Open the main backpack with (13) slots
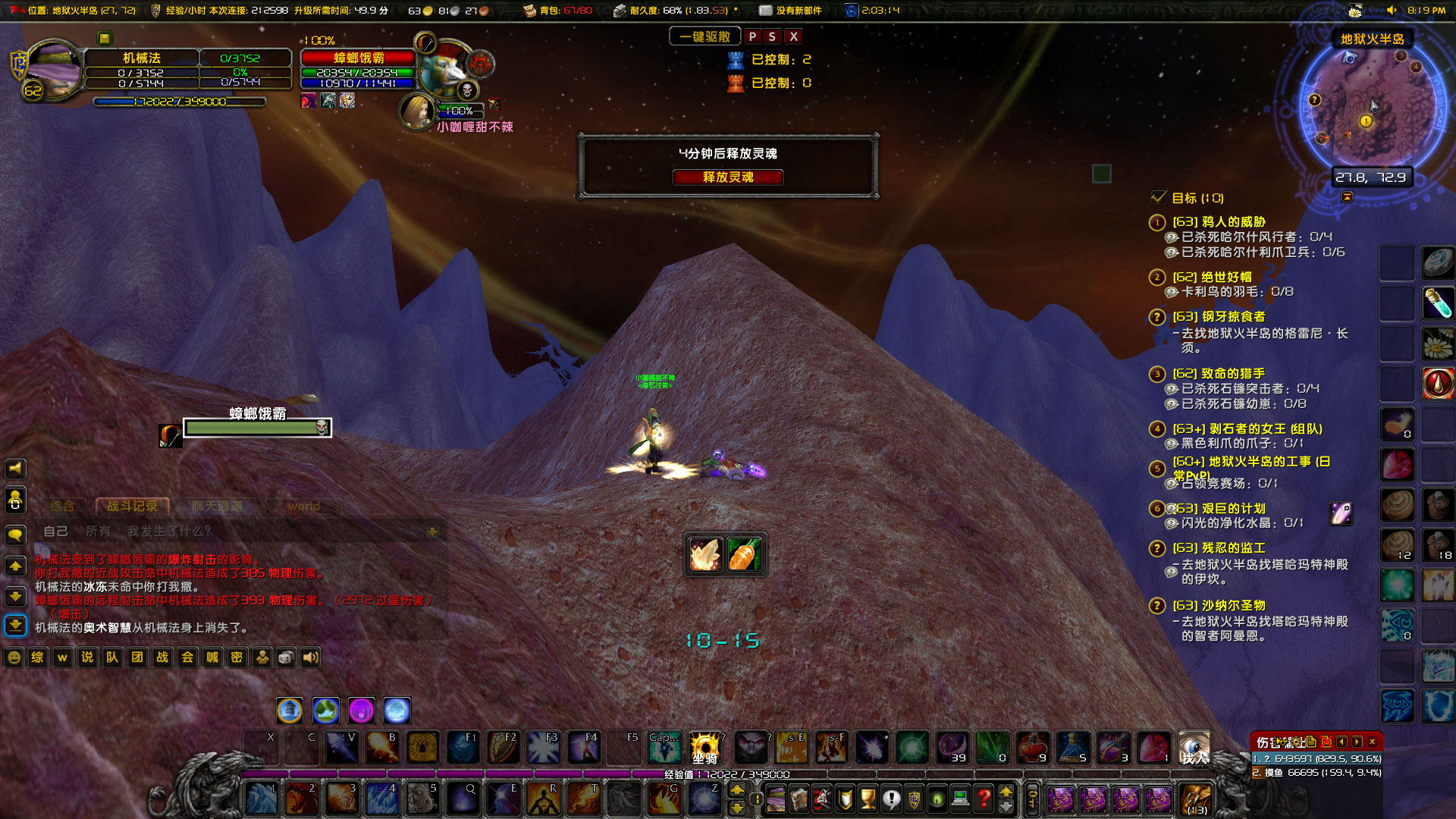The image size is (1456, 819). click(x=1197, y=799)
